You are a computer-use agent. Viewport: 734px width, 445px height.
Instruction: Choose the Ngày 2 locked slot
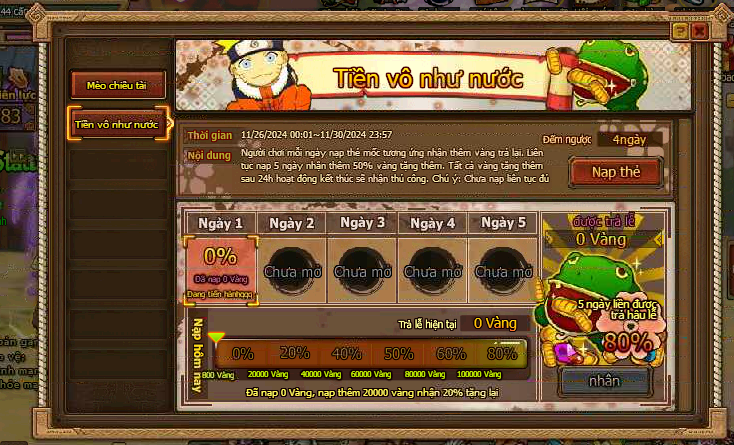click(291, 268)
